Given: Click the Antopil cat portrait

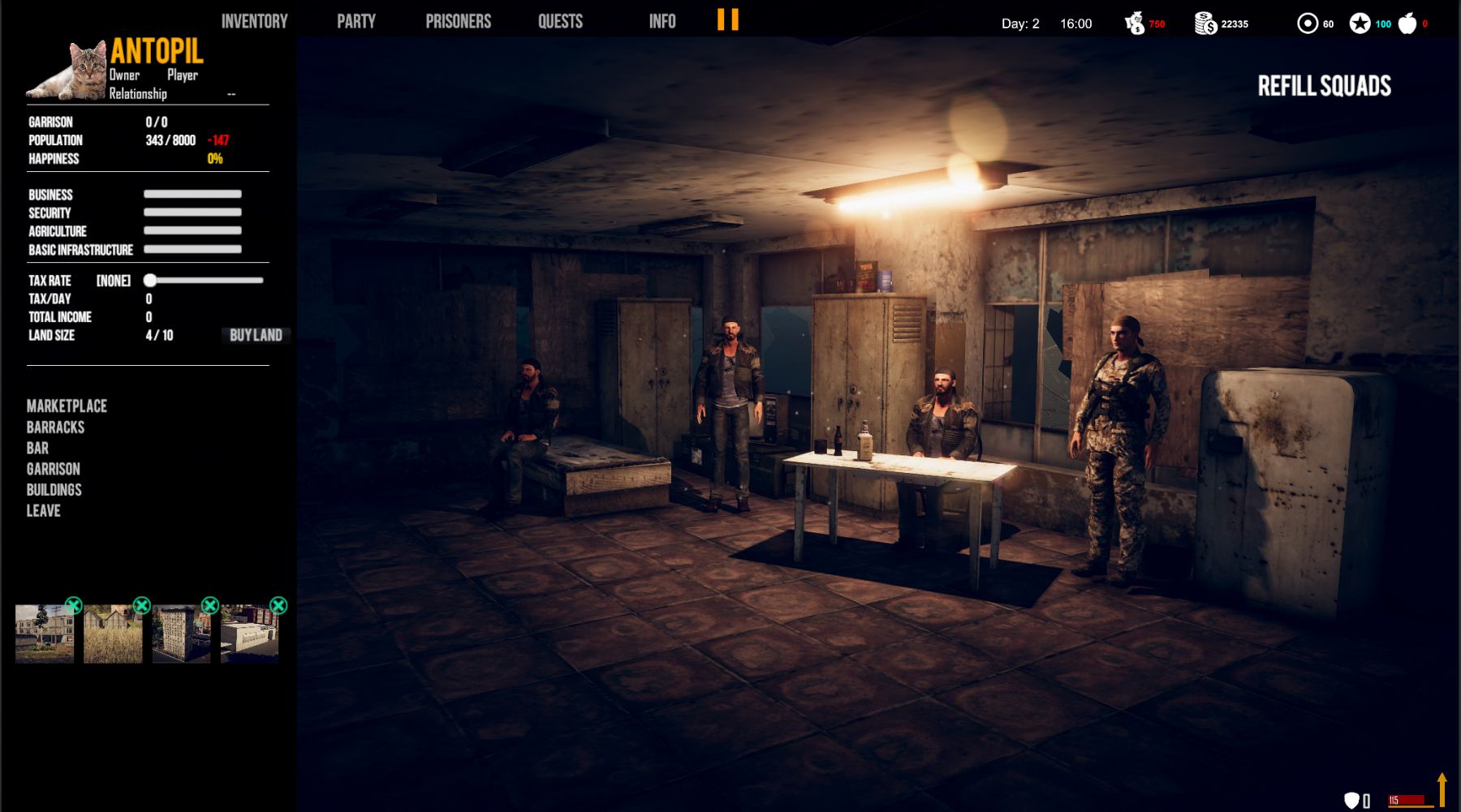Looking at the screenshot, I should [69, 71].
